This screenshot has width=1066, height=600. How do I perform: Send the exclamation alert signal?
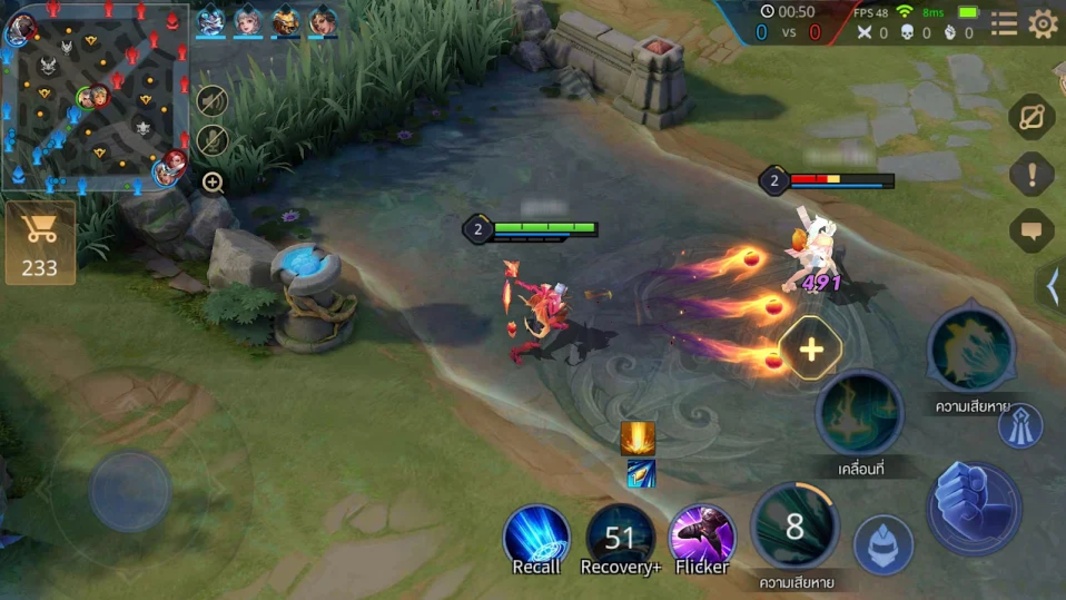(1032, 175)
